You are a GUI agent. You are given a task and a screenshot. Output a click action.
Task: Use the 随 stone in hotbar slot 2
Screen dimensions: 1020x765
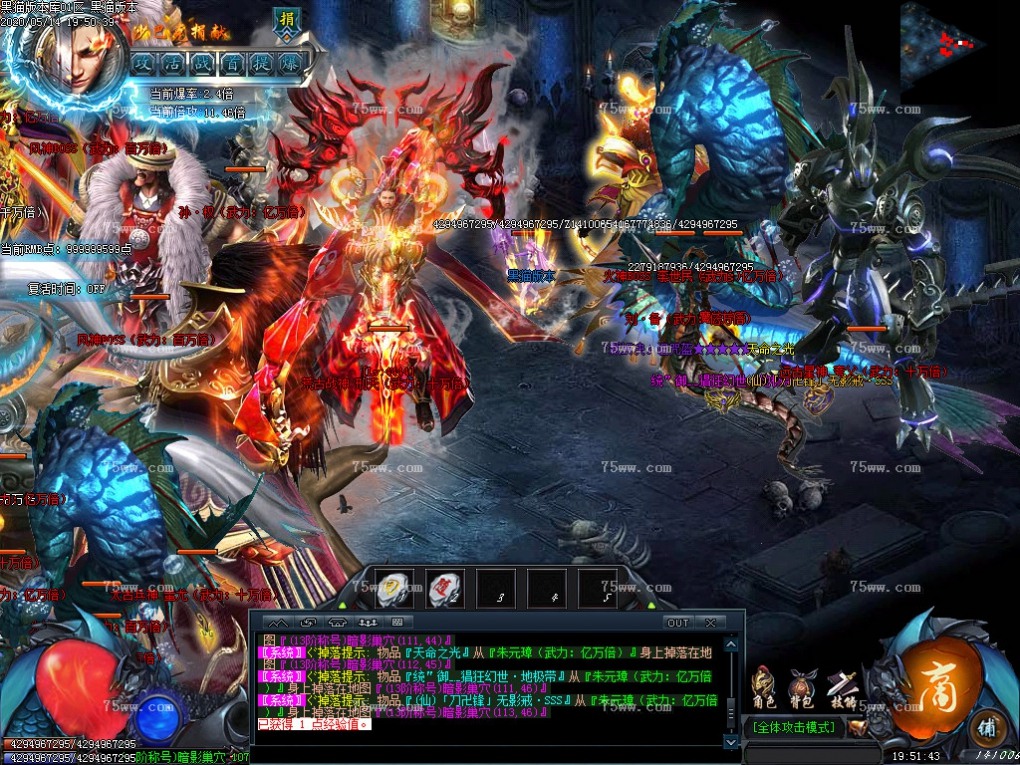[x=445, y=588]
